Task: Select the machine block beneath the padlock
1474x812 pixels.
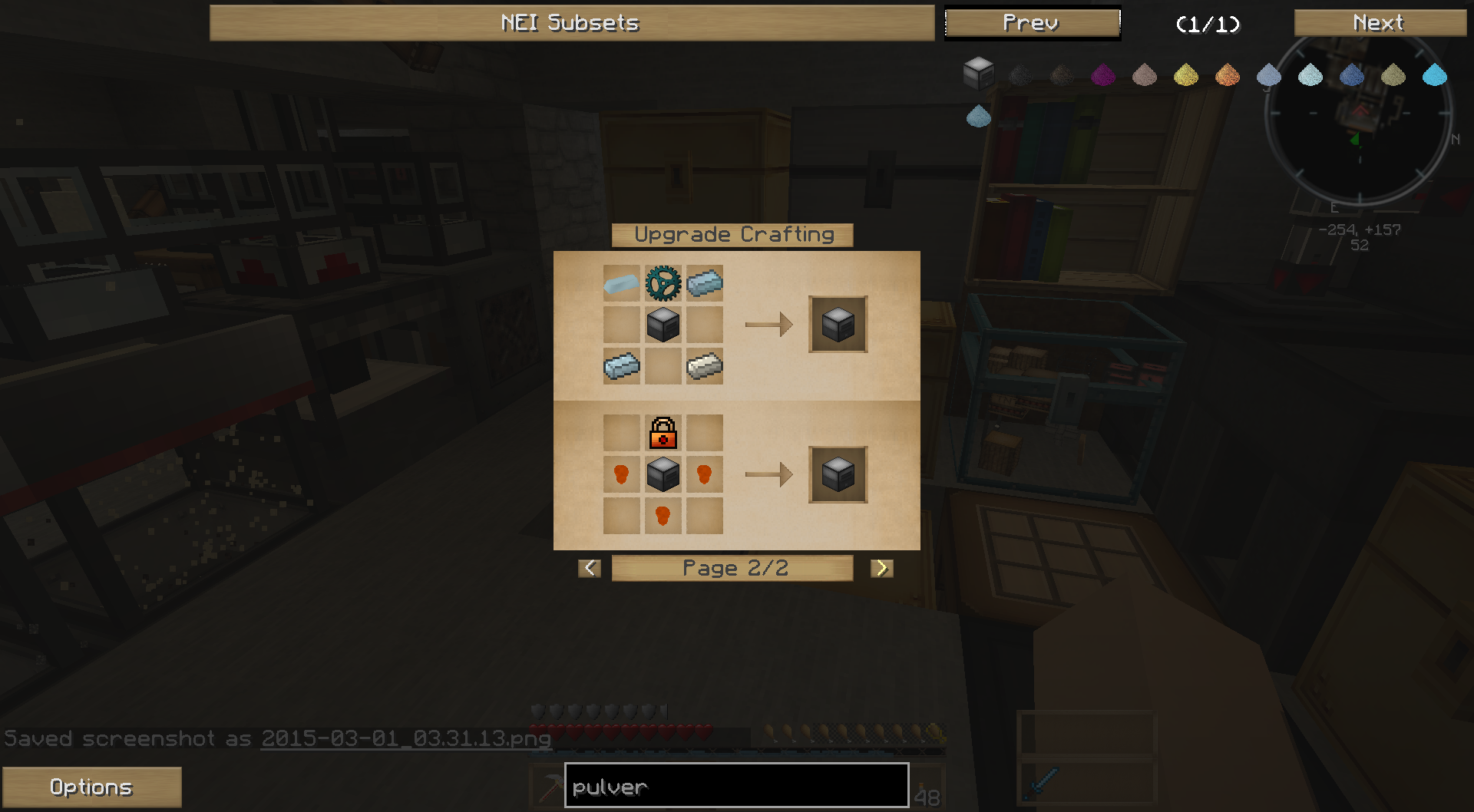Action: point(663,474)
